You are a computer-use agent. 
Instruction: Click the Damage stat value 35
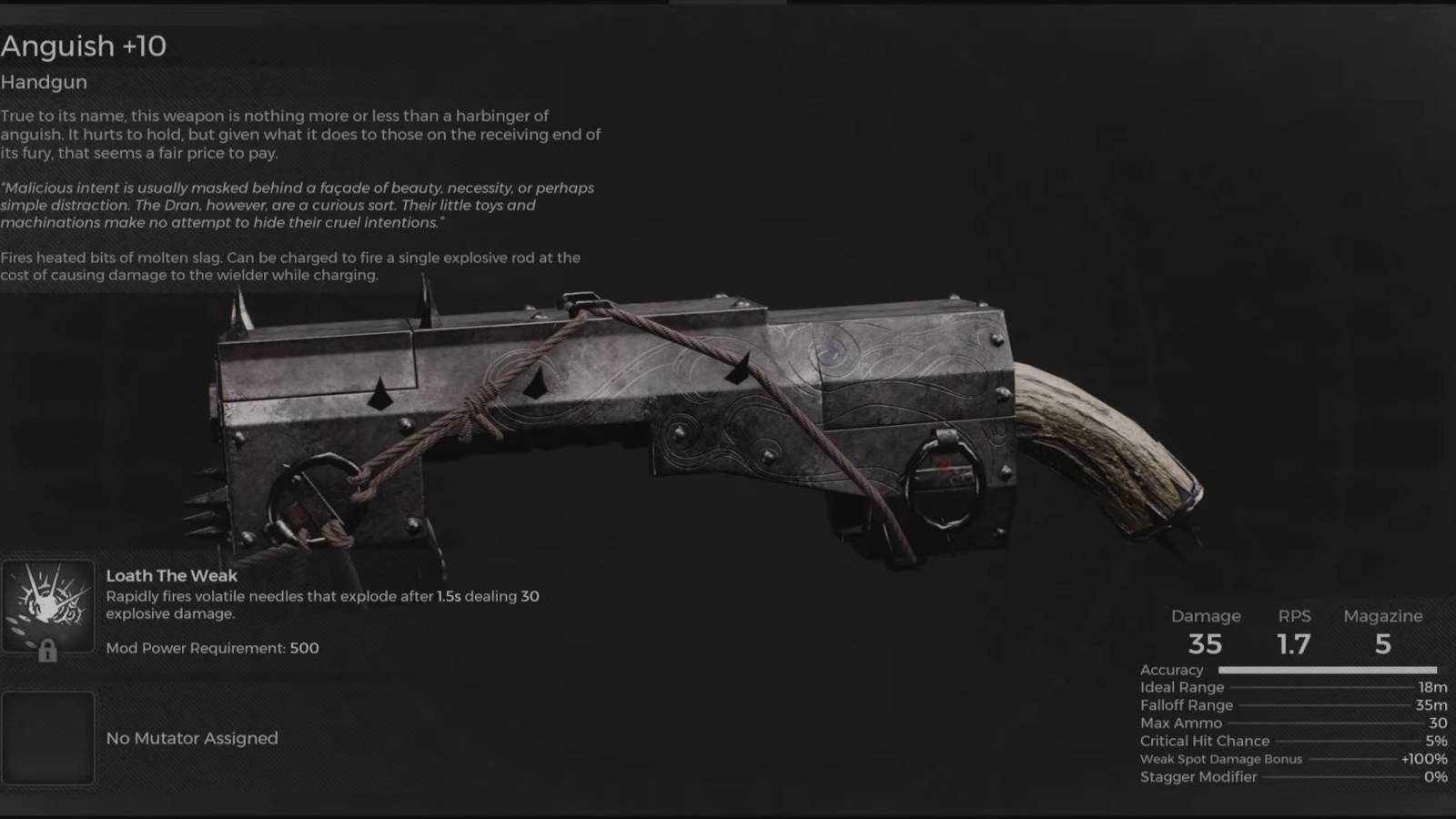pyautogui.click(x=1207, y=643)
